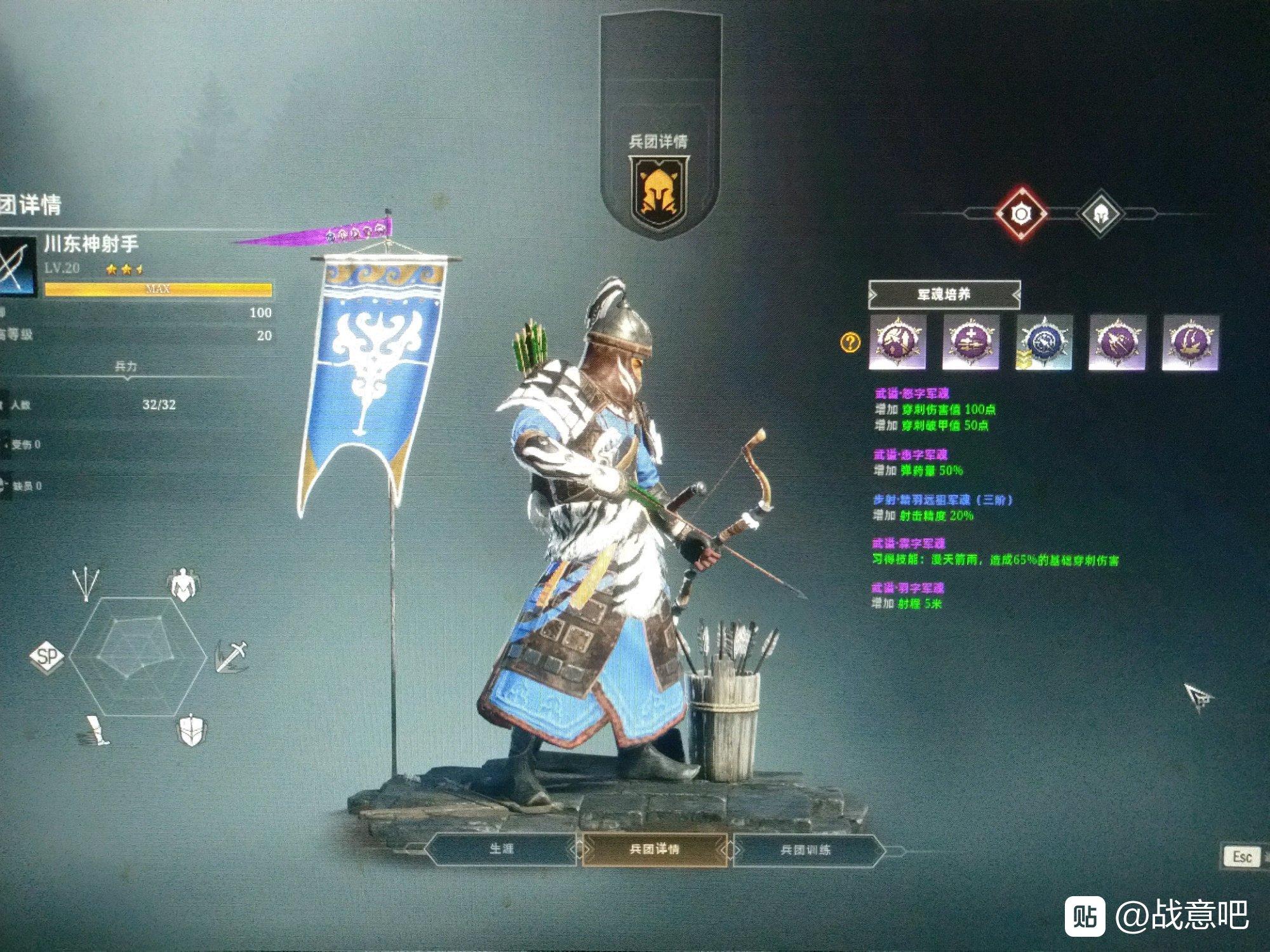Open the 军魂培养 header button
Screen dimensions: 1270x952
[x=944, y=295]
